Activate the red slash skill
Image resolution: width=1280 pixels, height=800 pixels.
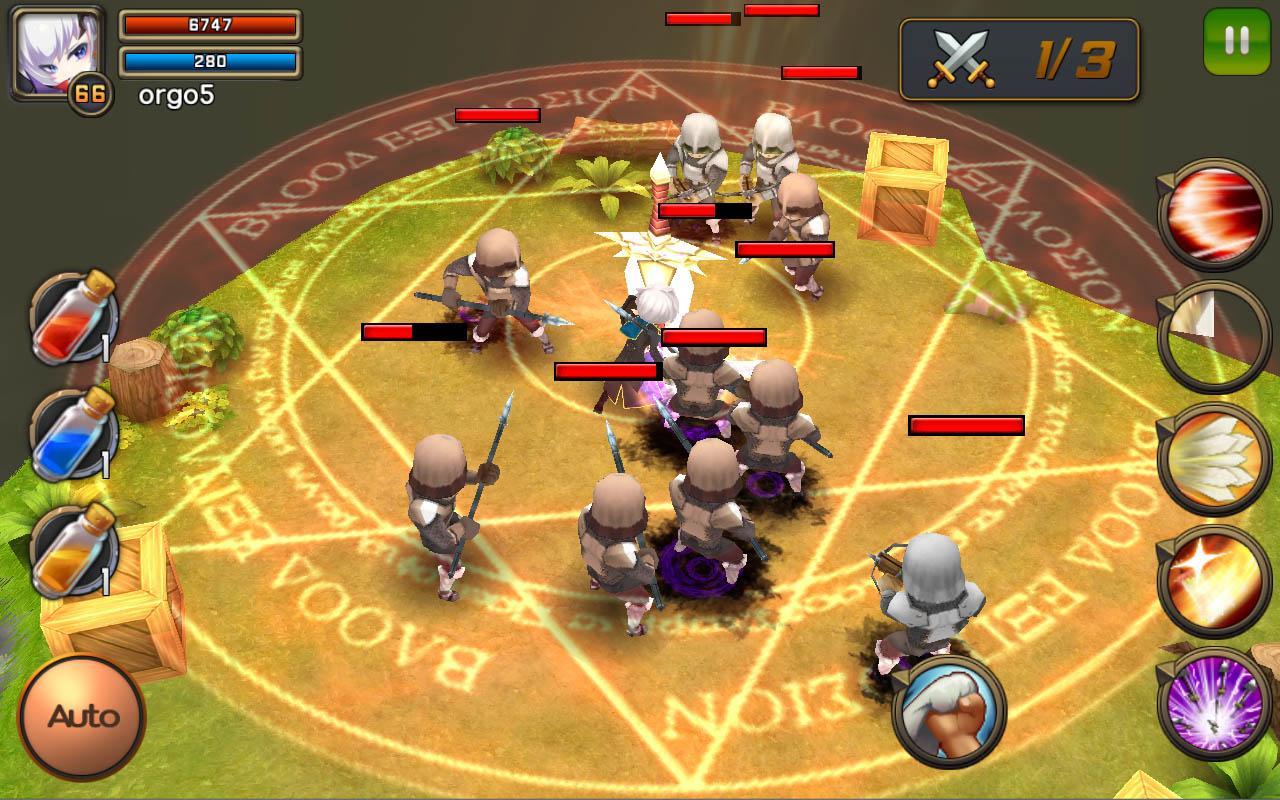(1214, 214)
